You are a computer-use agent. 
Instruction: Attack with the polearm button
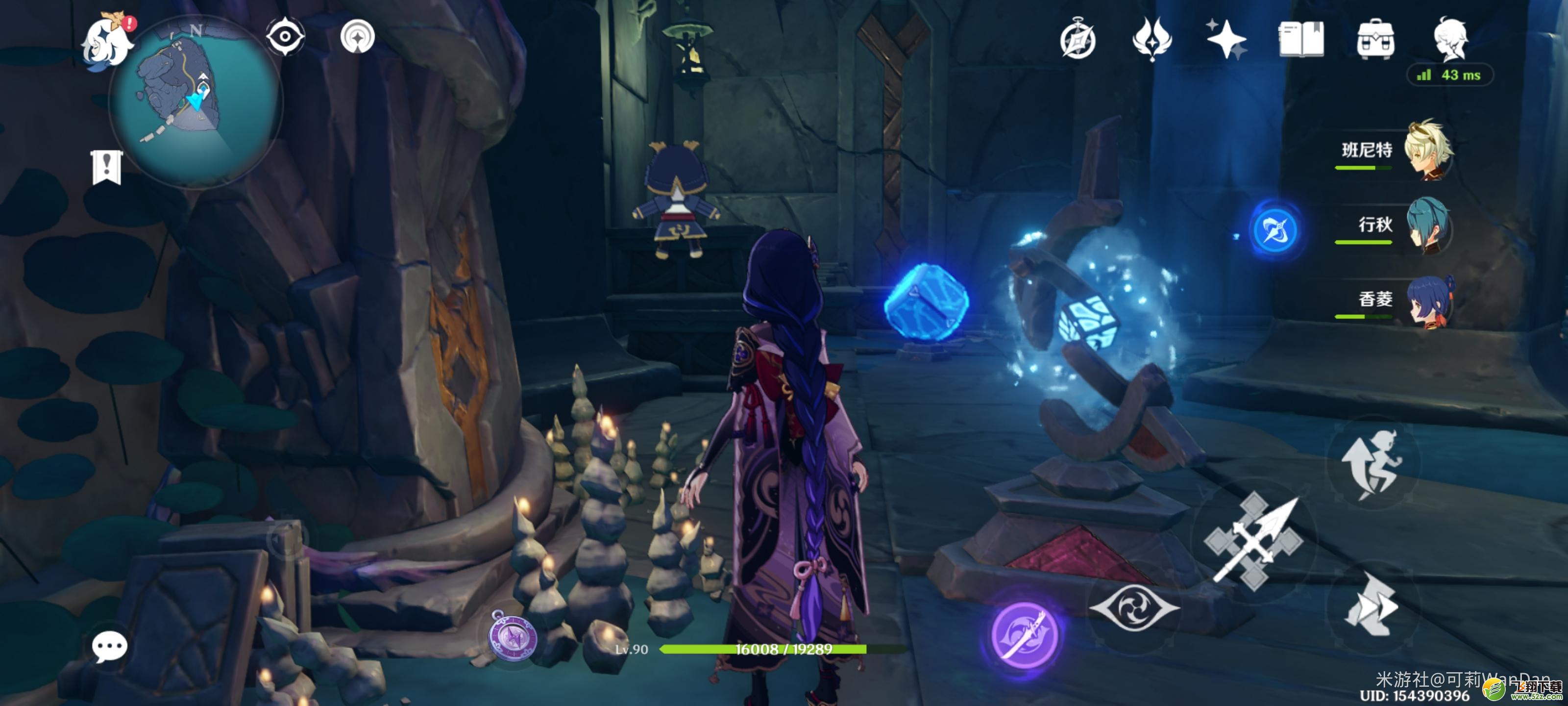1254,542
